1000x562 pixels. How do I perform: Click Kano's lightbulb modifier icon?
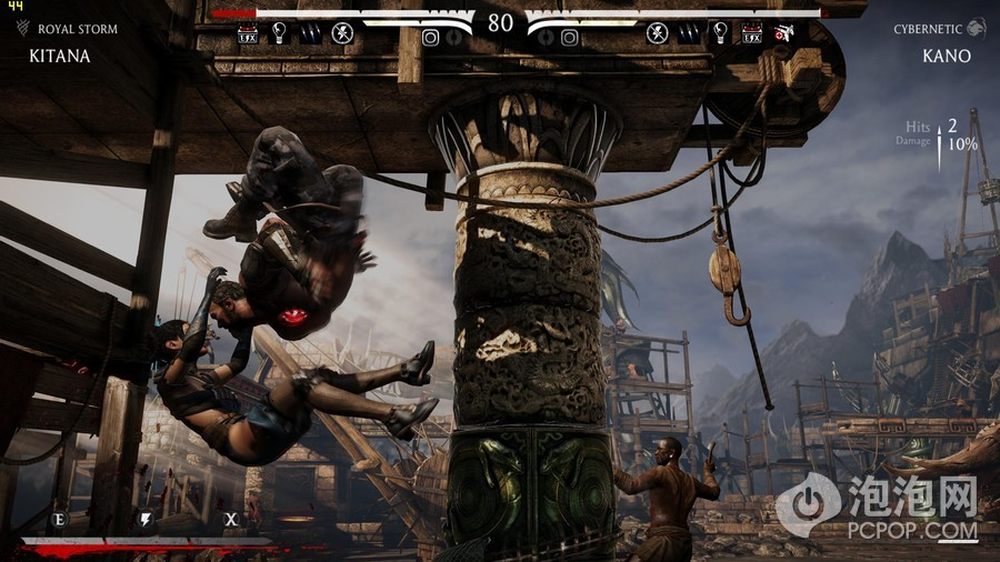click(x=720, y=33)
